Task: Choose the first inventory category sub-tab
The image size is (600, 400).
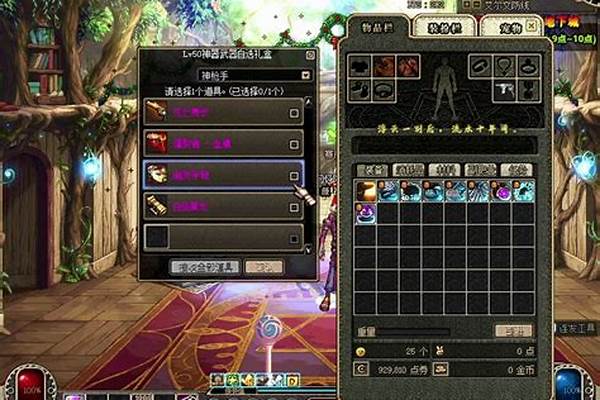Action: (372, 170)
